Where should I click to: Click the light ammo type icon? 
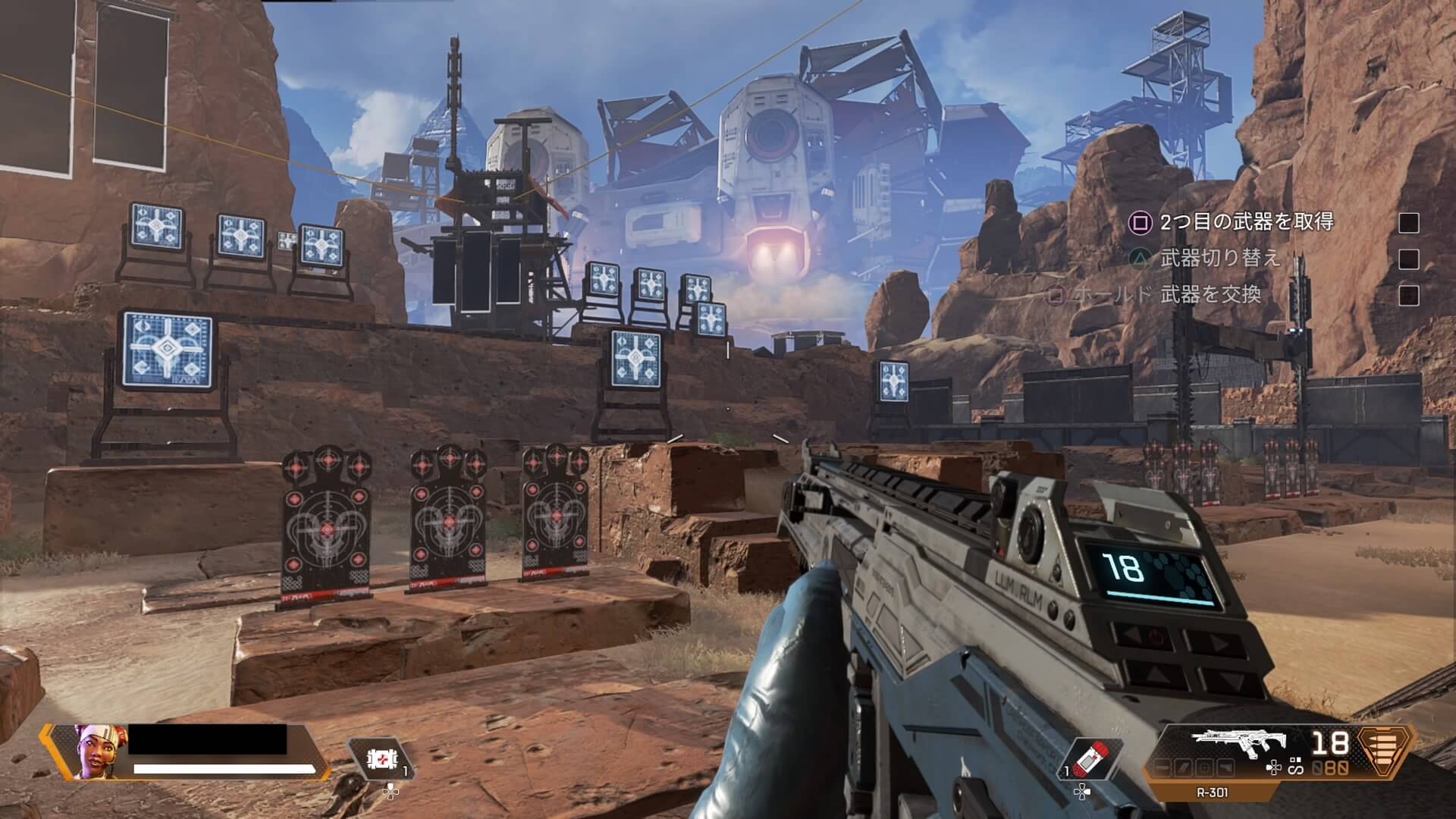[x=1385, y=747]
